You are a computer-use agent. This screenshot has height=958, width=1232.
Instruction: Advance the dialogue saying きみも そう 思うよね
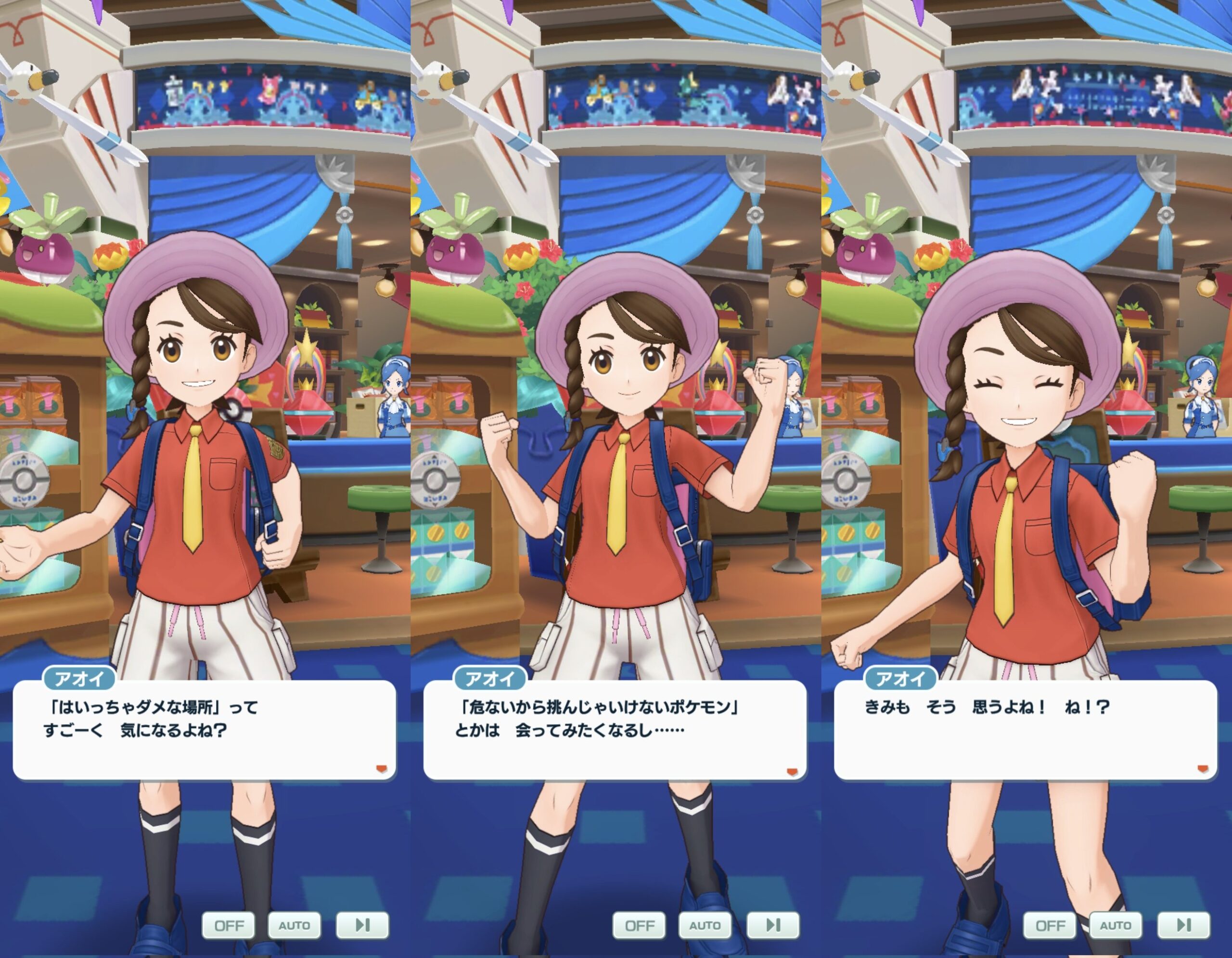pos(1025,730)
